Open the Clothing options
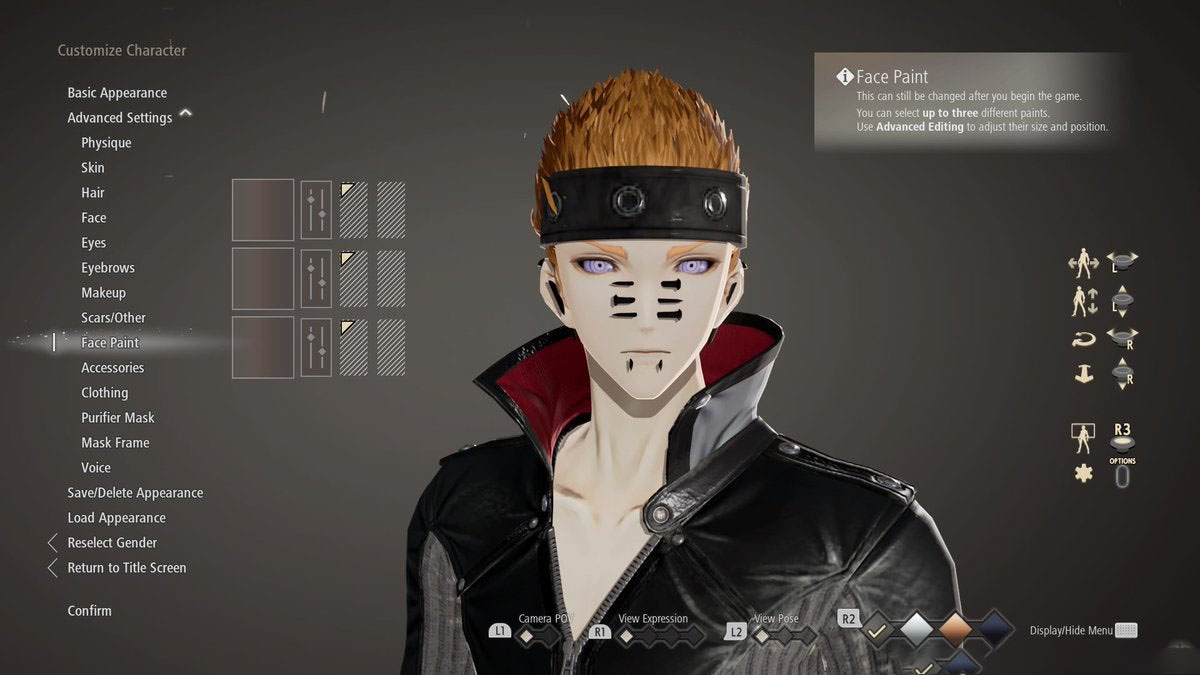 point(105,393)
